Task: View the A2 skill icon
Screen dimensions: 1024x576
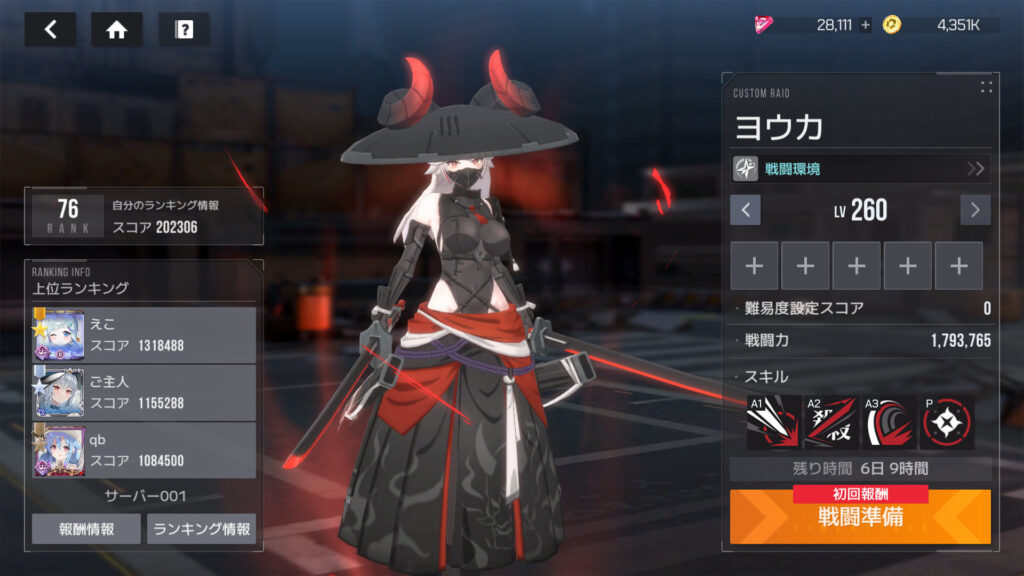Action: tap(831, 421)
